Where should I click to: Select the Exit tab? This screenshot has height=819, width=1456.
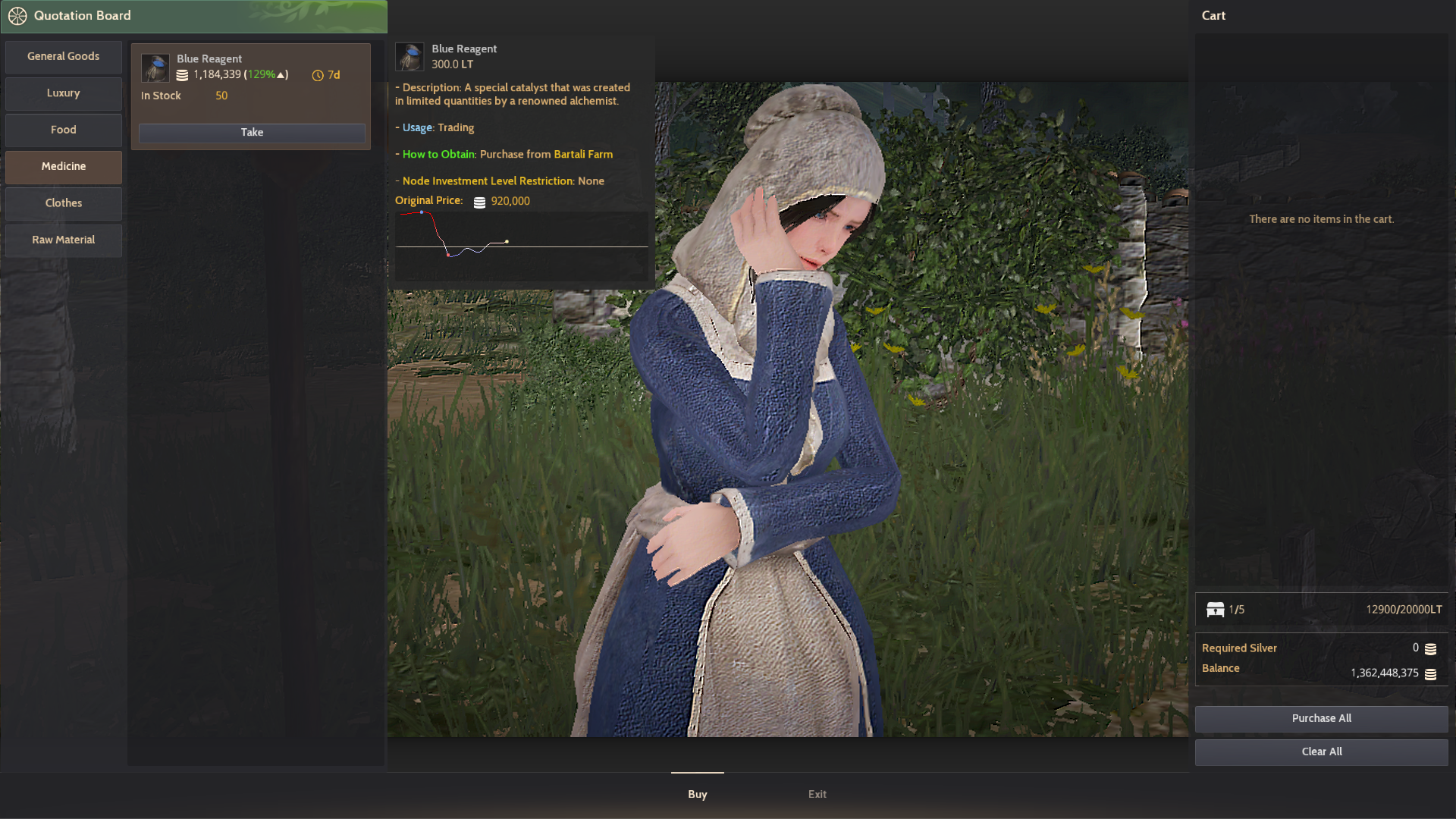click(x=817, y=794)
